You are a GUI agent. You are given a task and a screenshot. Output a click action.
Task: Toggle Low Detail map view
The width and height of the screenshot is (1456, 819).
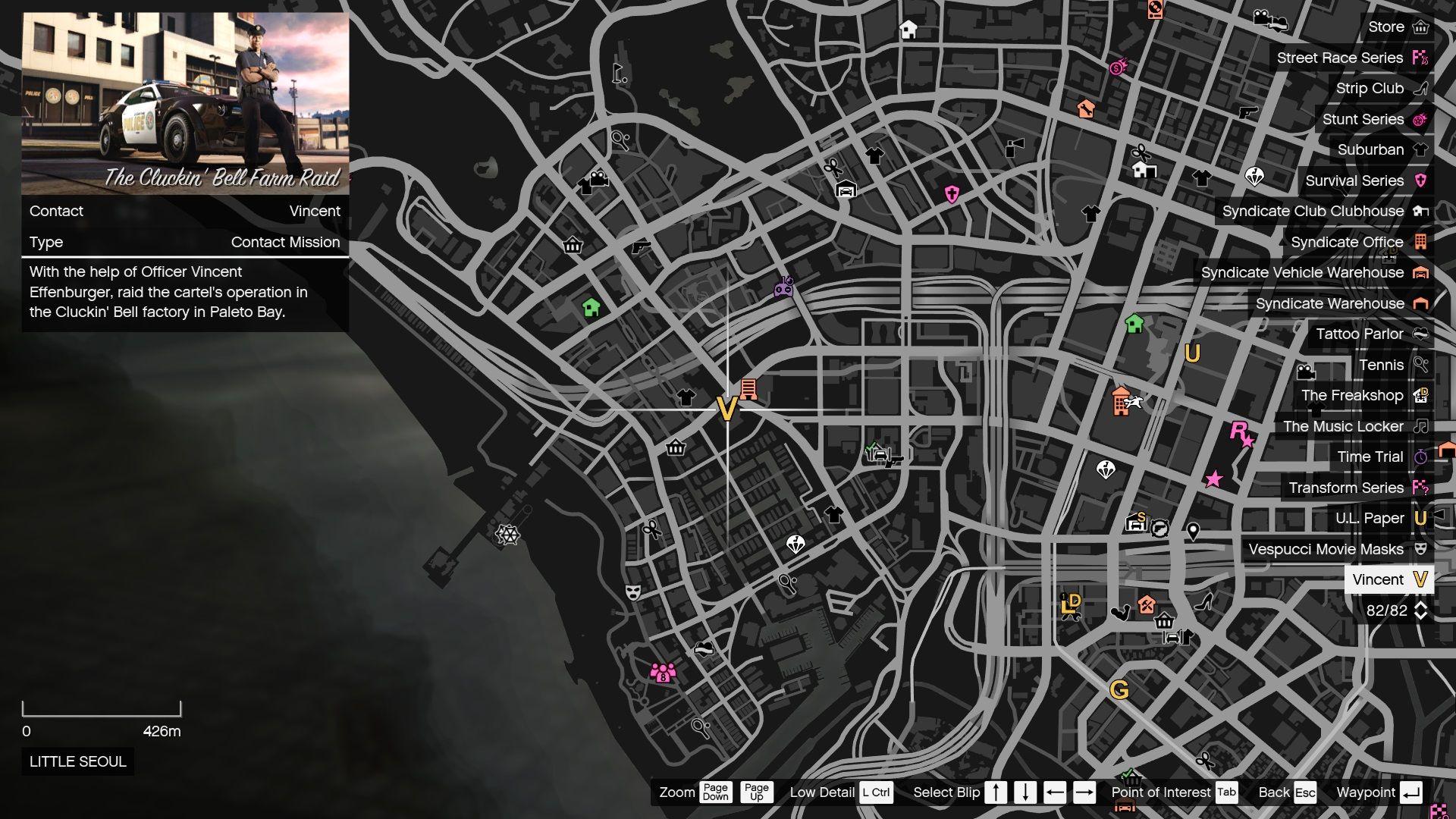pos(877,792)
